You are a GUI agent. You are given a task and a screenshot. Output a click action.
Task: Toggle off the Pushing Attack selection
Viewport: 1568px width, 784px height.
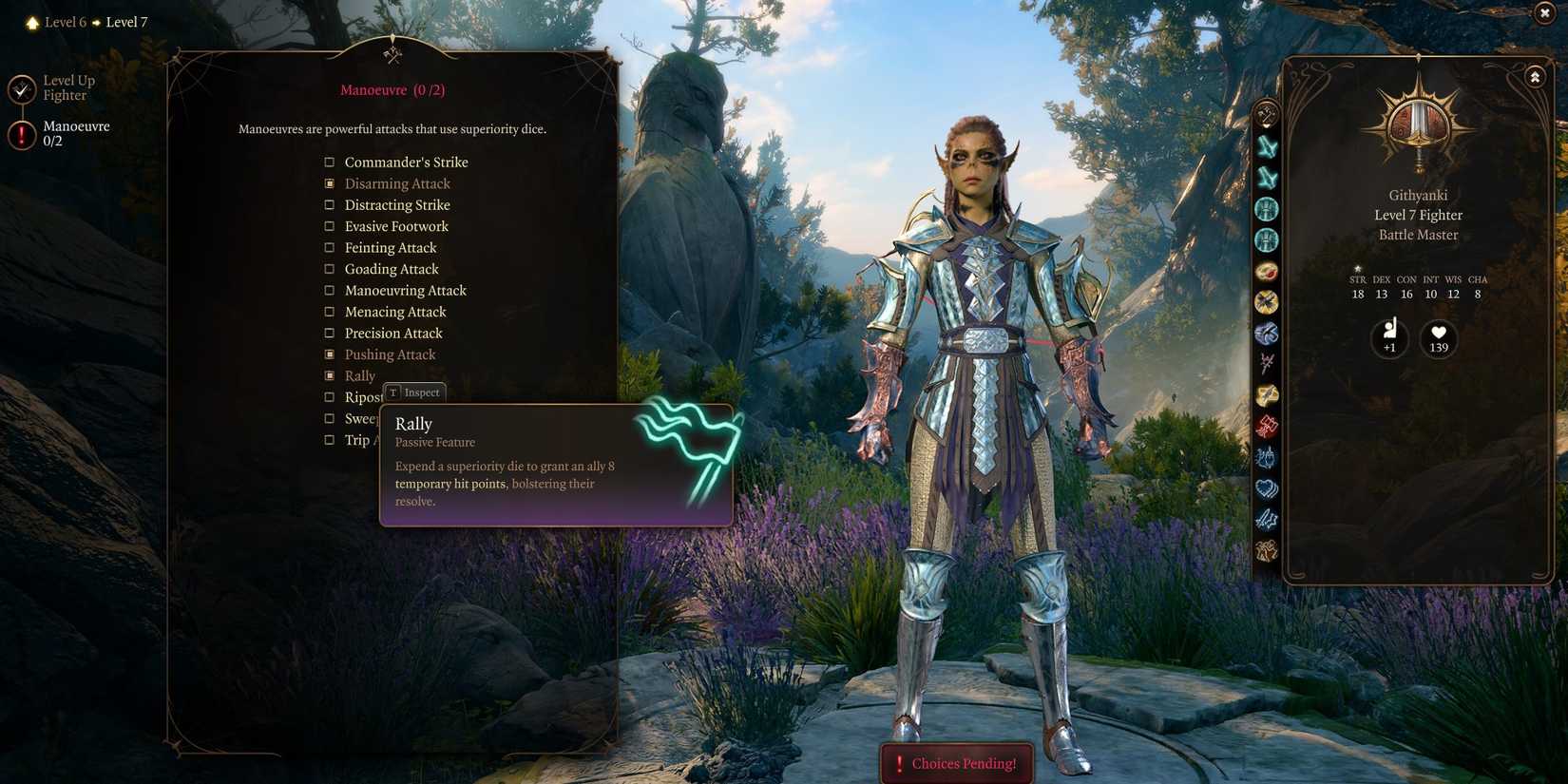coord(329,354)
